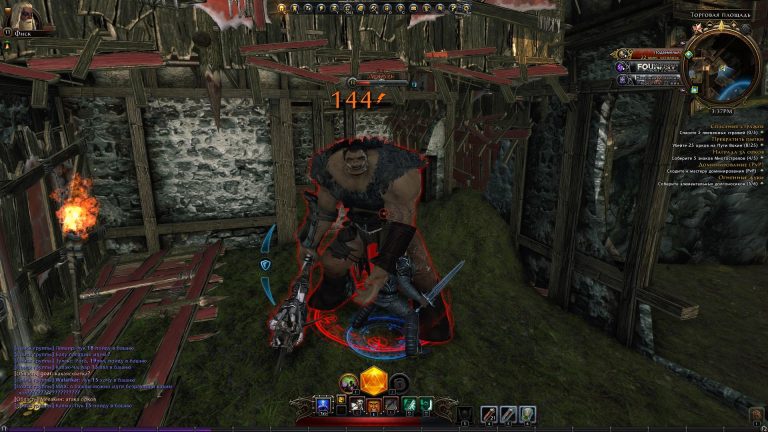Image resolution: width=768 pixels, height=432 pixels.
Task: Activate the green-purple round power icon
Action: pyautogui.click(x=348, y=381)
